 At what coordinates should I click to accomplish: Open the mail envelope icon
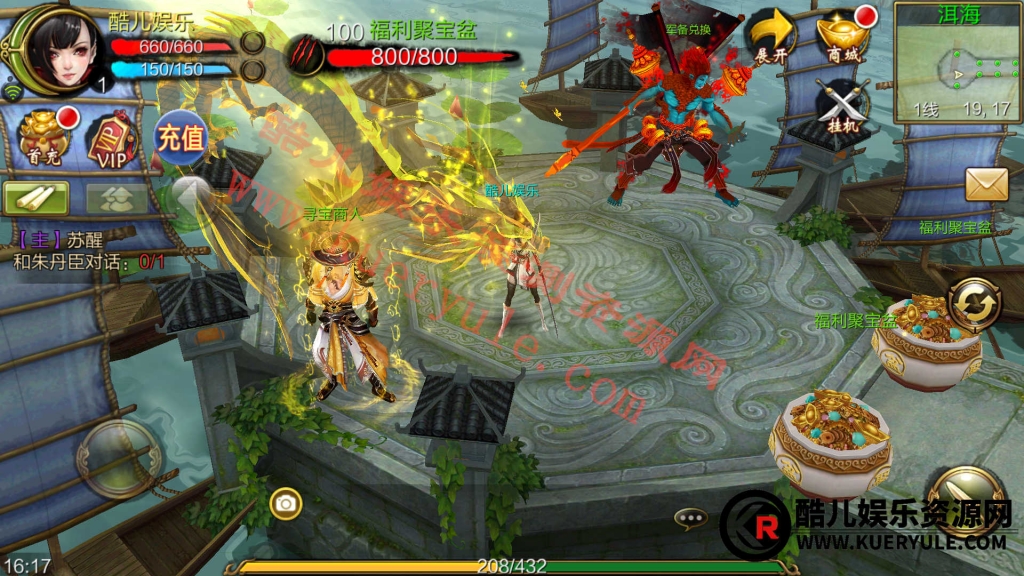click(986, 184)
